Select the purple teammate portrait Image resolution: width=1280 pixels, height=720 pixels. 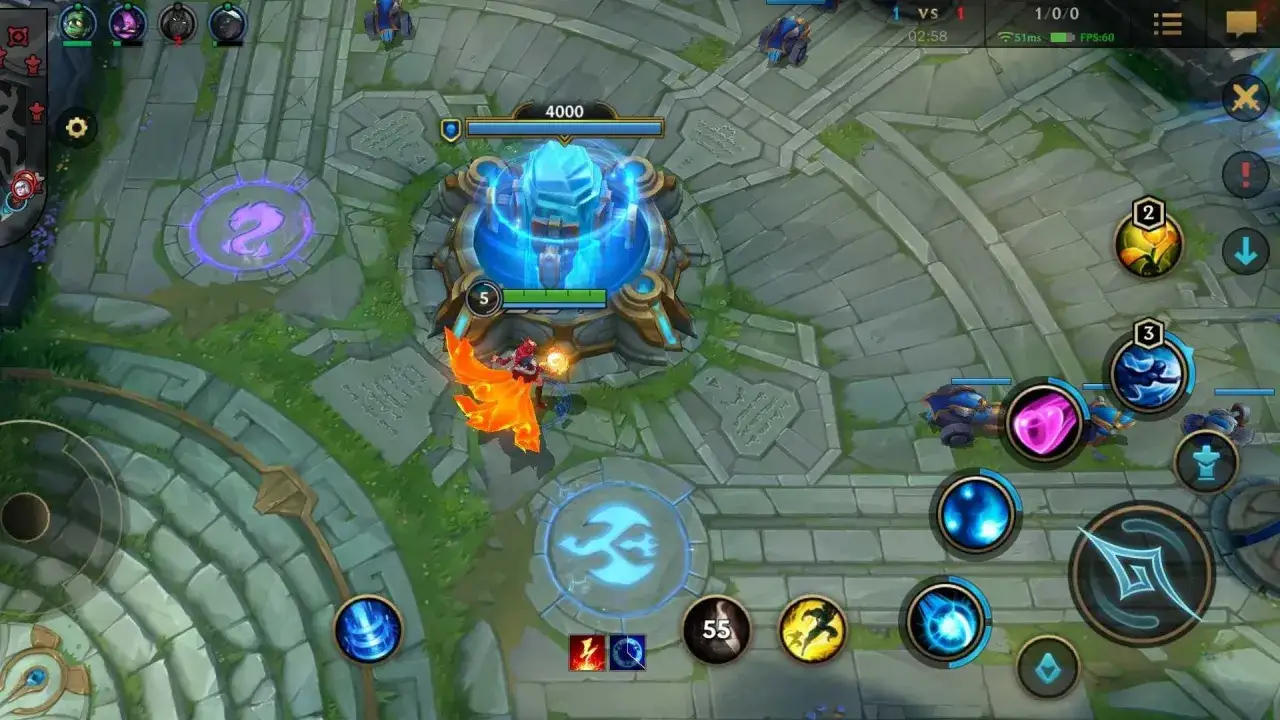pos(127,21)
